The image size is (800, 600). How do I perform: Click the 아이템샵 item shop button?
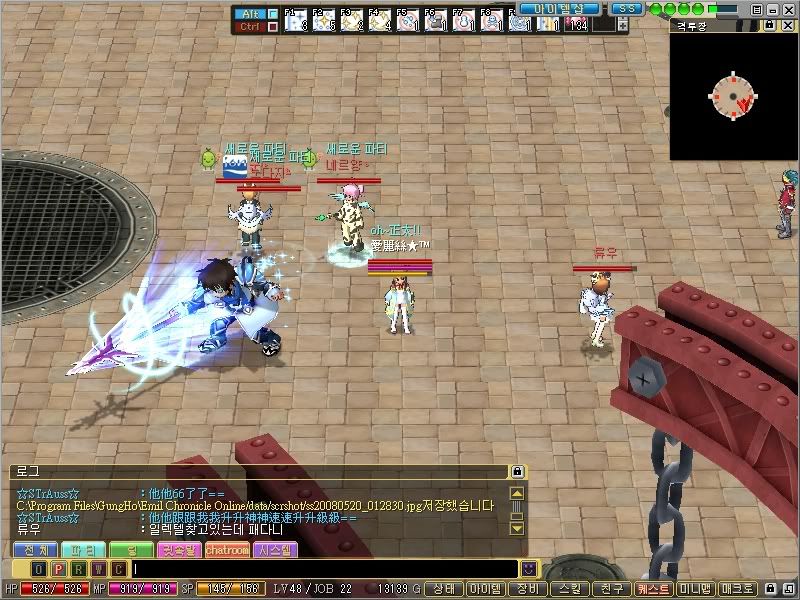[x=559, y=8]
